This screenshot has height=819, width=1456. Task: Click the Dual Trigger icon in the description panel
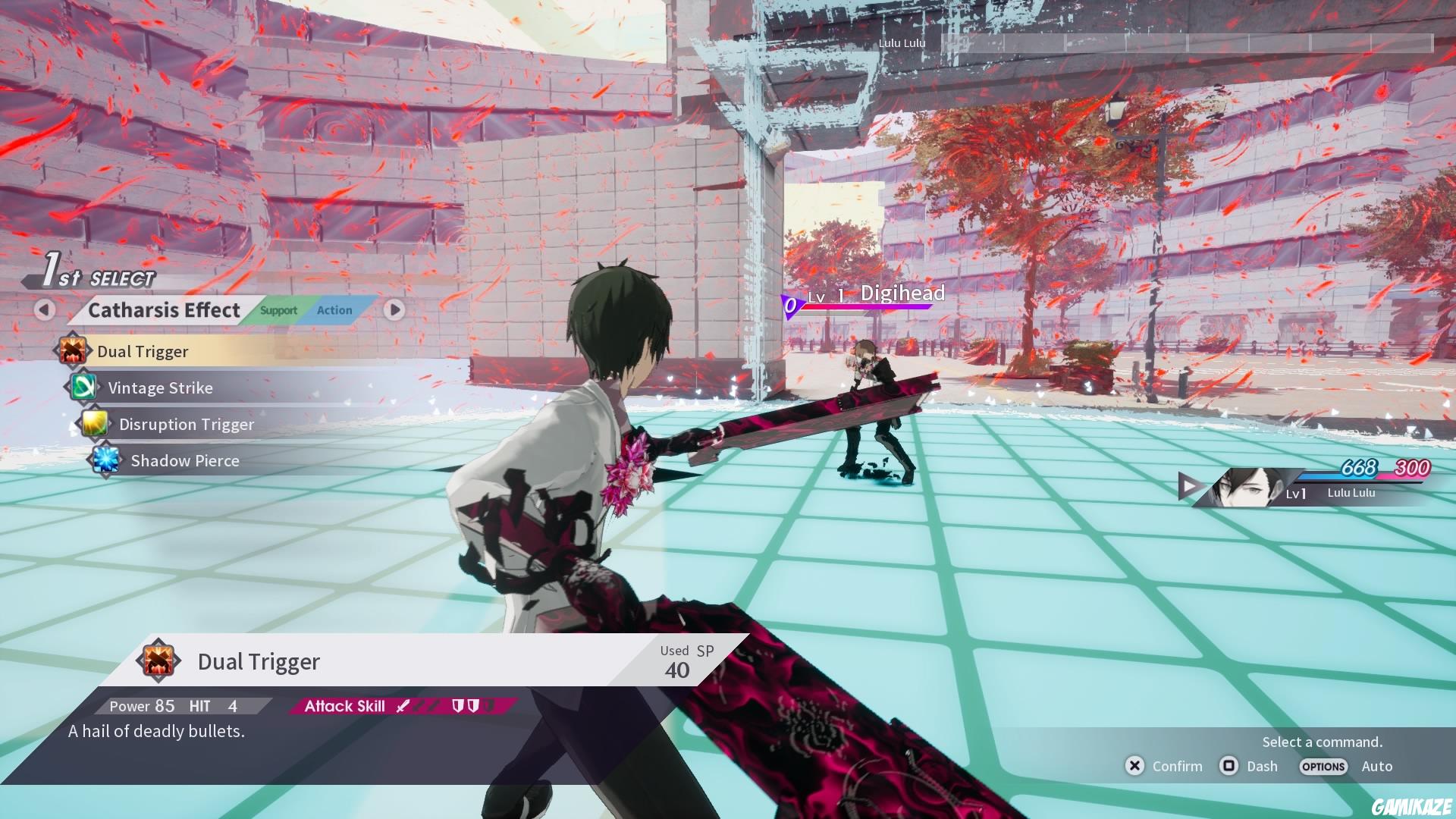click(x=158, y=661)
